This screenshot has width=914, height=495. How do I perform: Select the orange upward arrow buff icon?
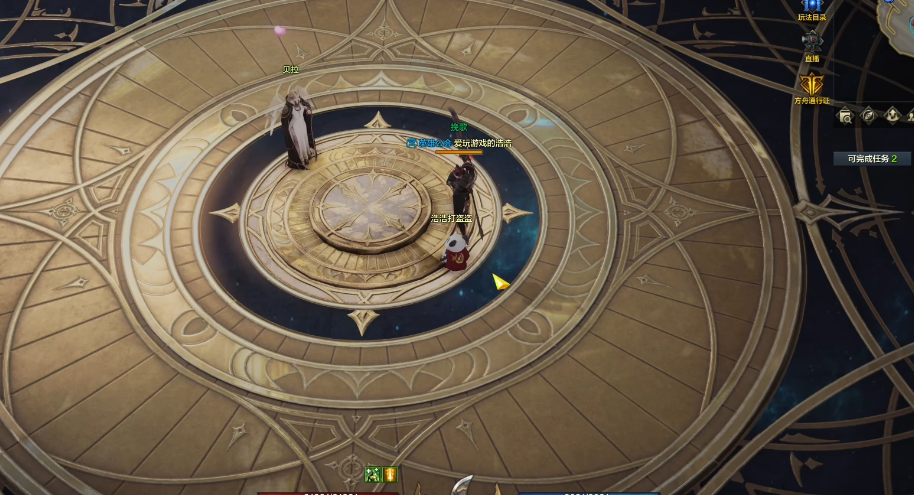(x=390, y=474)
